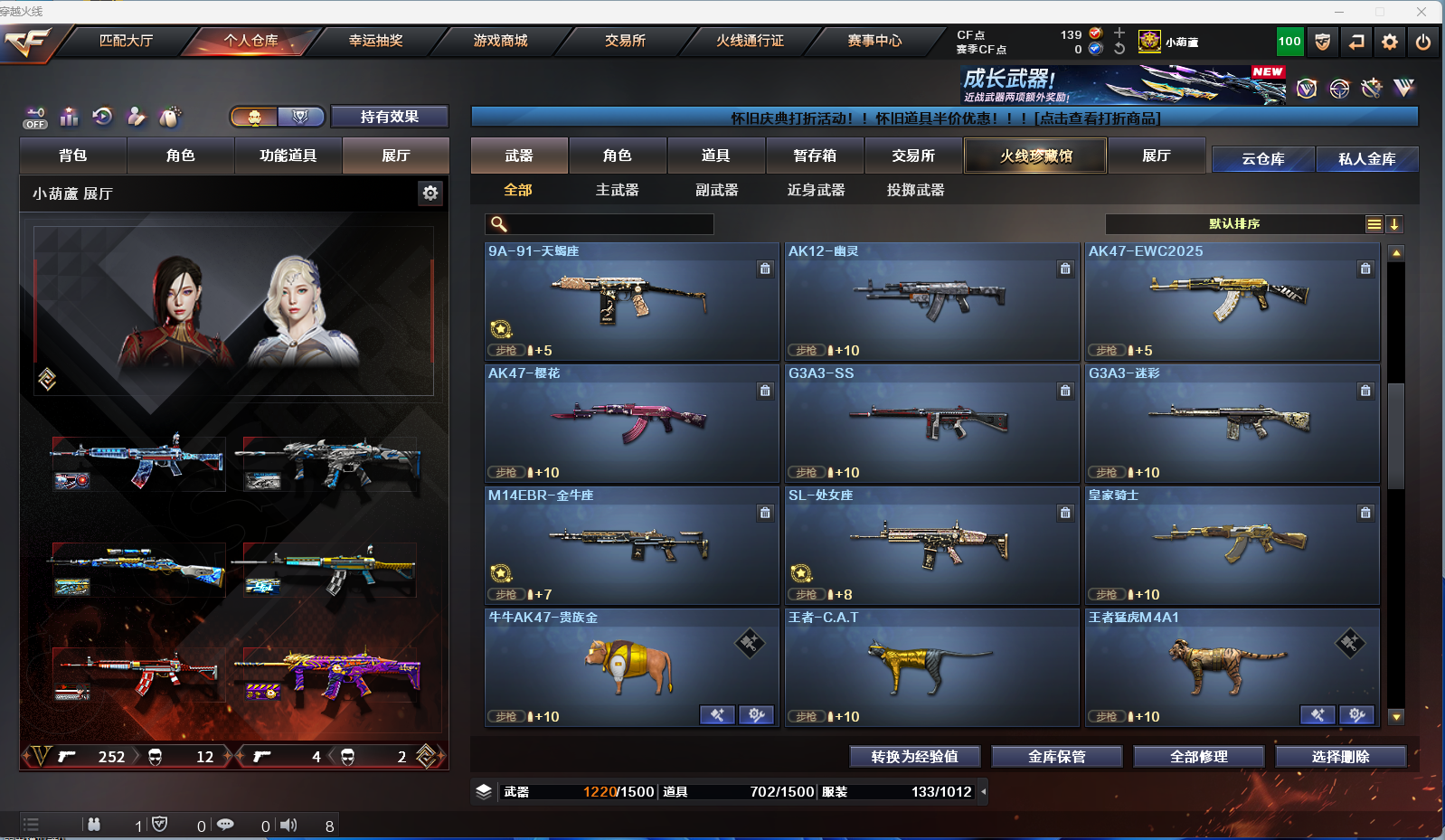1445x840 pixels.
Task: Select the 9A-91-天蝎座 weapon card
Action: tap(631, 301)
